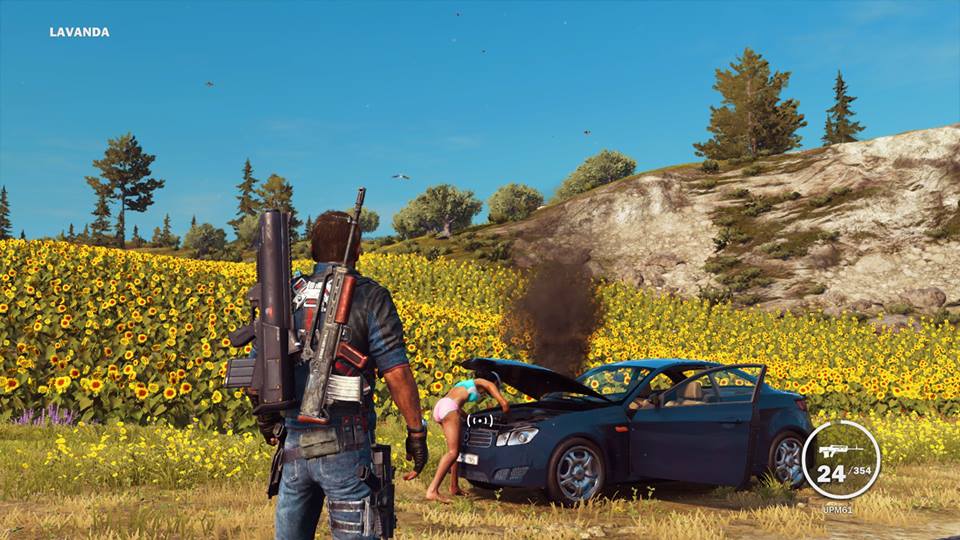The height and width of the screenshot is (540, 960).
Task: Select the UPM61 weapon indicator circle
Action: coord(840,460)
